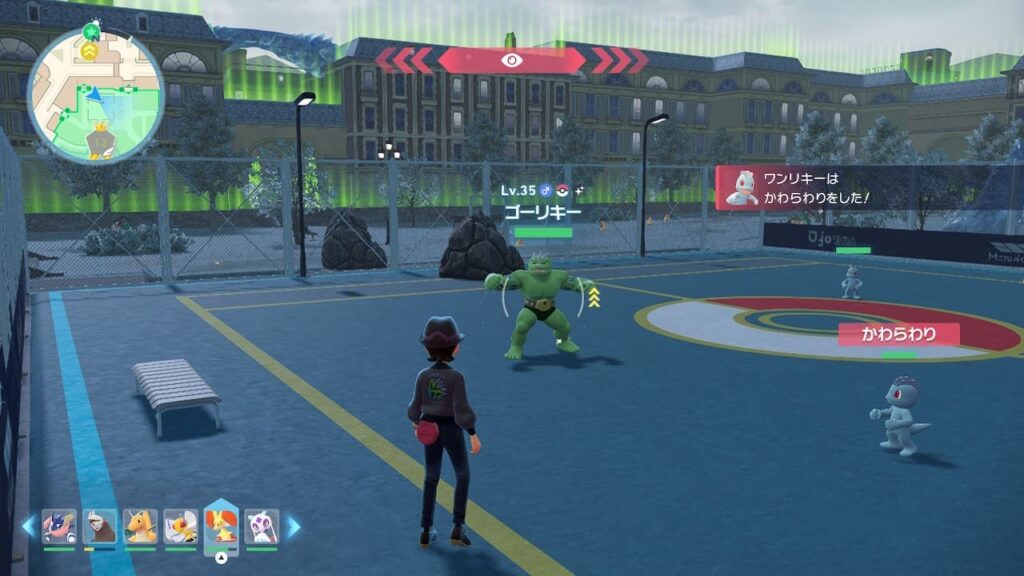Pick the white and purple Pokémon slot
The image size is (1024, 576).
pos(262,526)
